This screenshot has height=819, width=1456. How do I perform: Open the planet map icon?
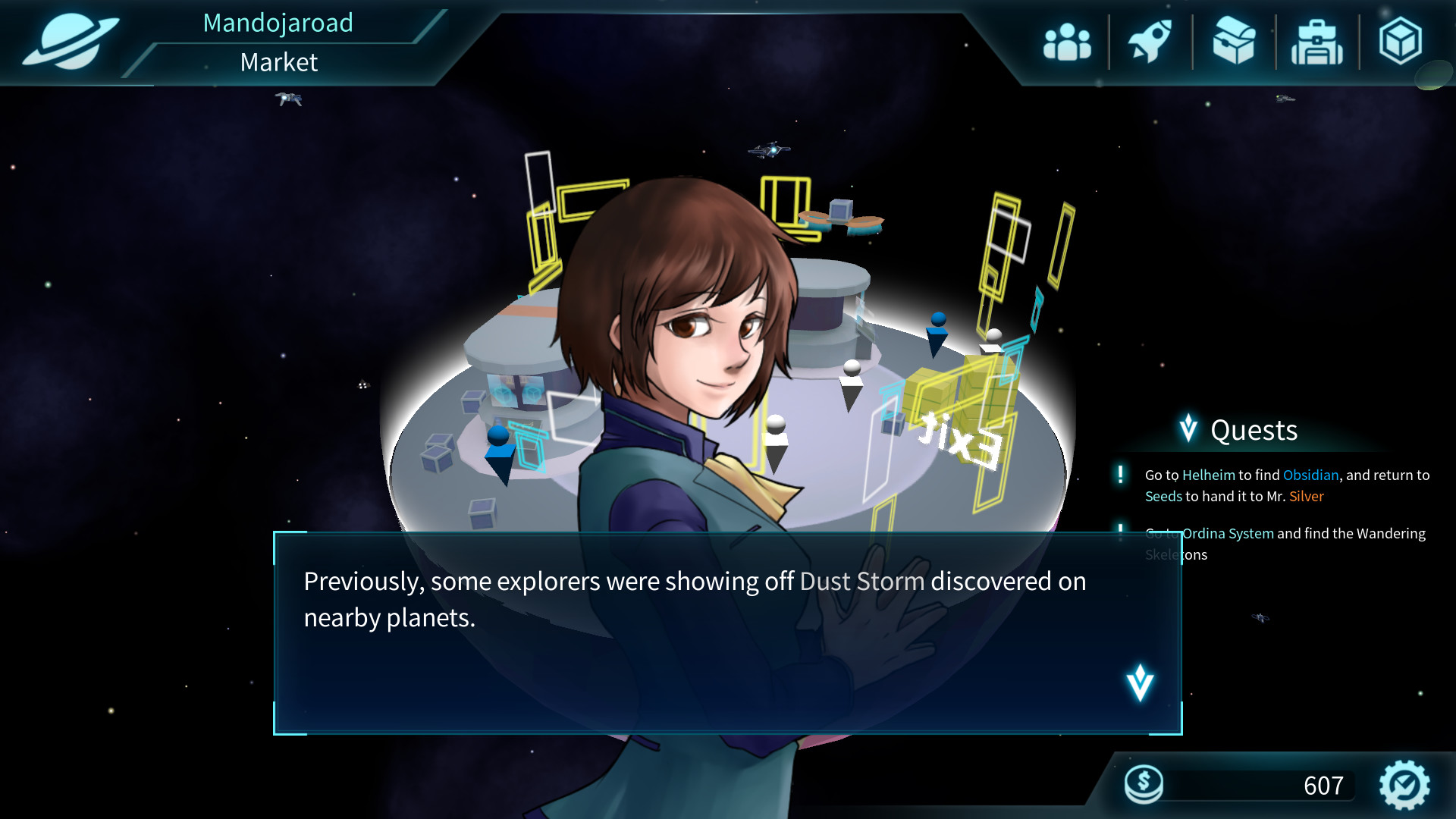(x=70, y=42)
